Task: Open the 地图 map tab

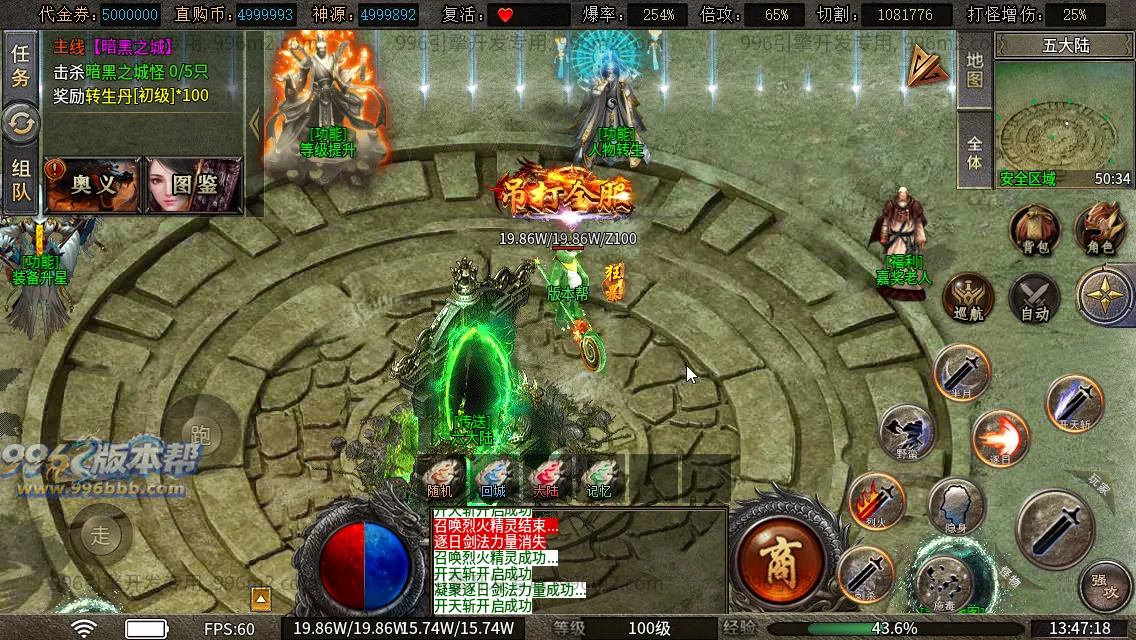Action: click(x=975, y=70)
